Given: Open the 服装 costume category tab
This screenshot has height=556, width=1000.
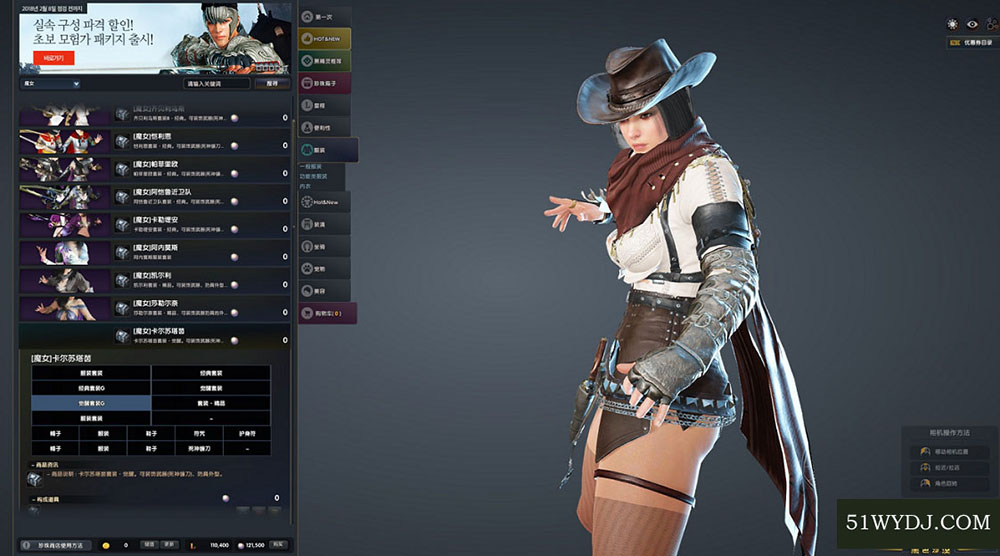Looking at the screenshot, I should [x=324, y=149].
